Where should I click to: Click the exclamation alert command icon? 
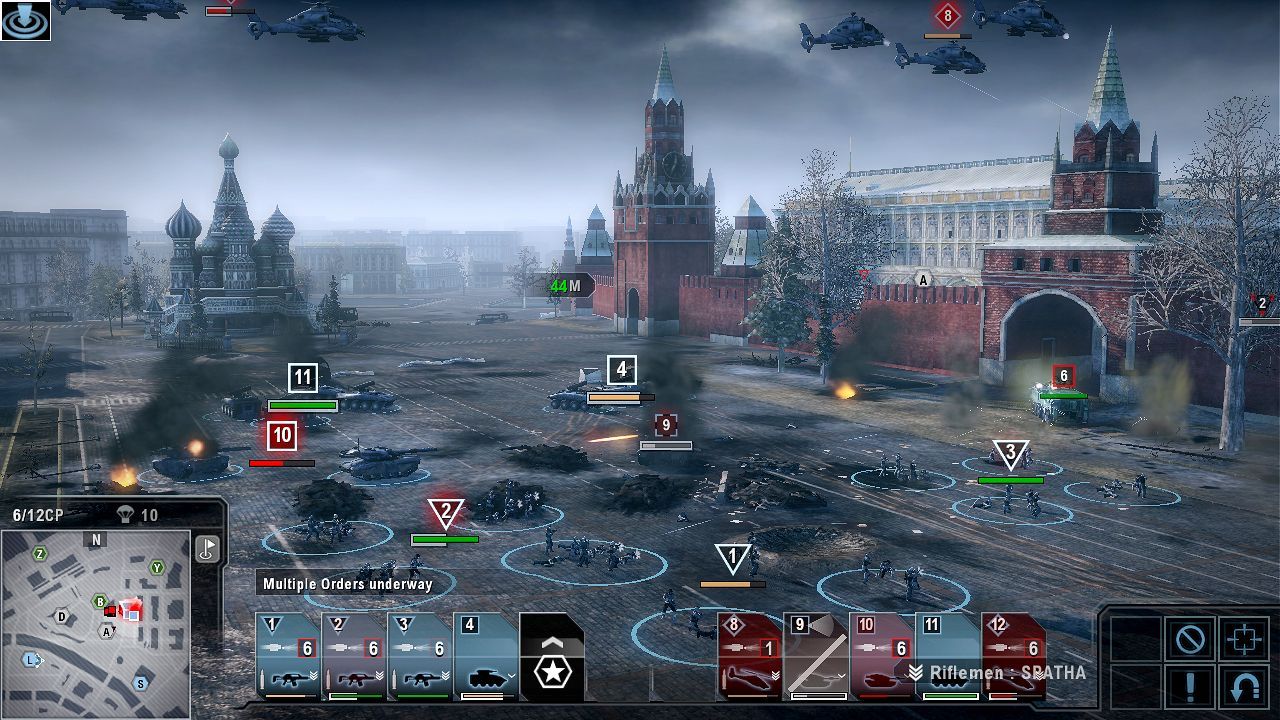pos(1190,688)
